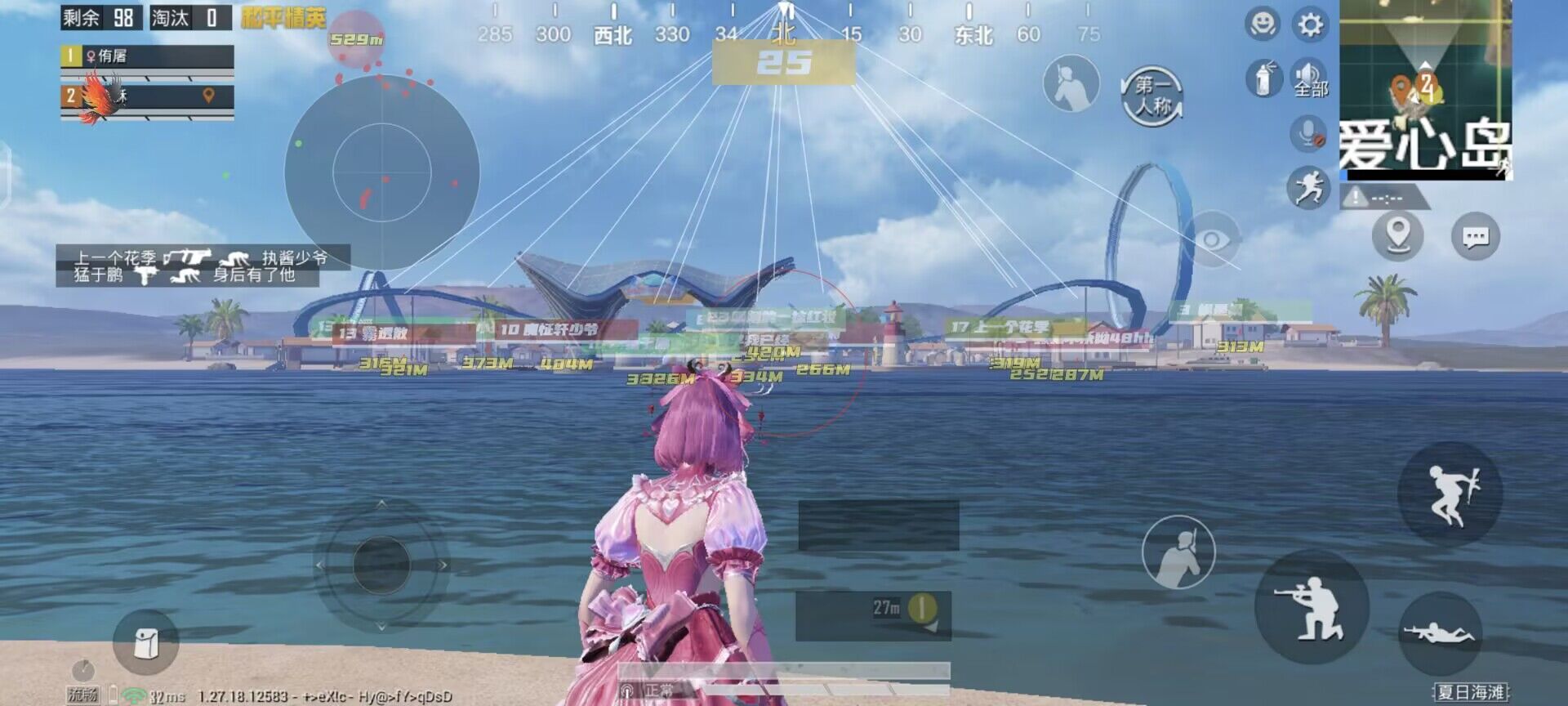This screenshot has width=1568, height=706.
Task: Select teammate 侑屠 in the squad list
Action: [122, 57]
